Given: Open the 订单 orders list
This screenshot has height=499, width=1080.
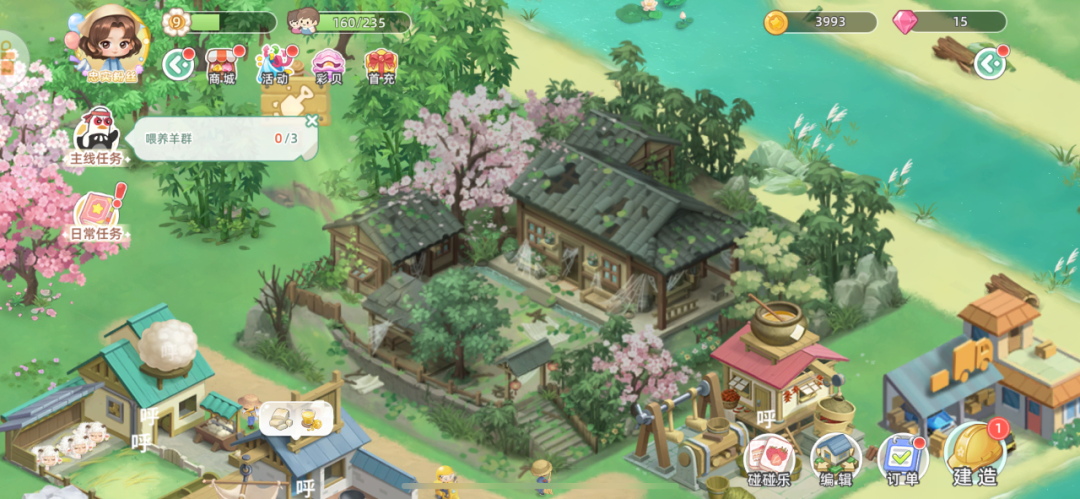Looking at the screenshot, I should click(902, 460).
